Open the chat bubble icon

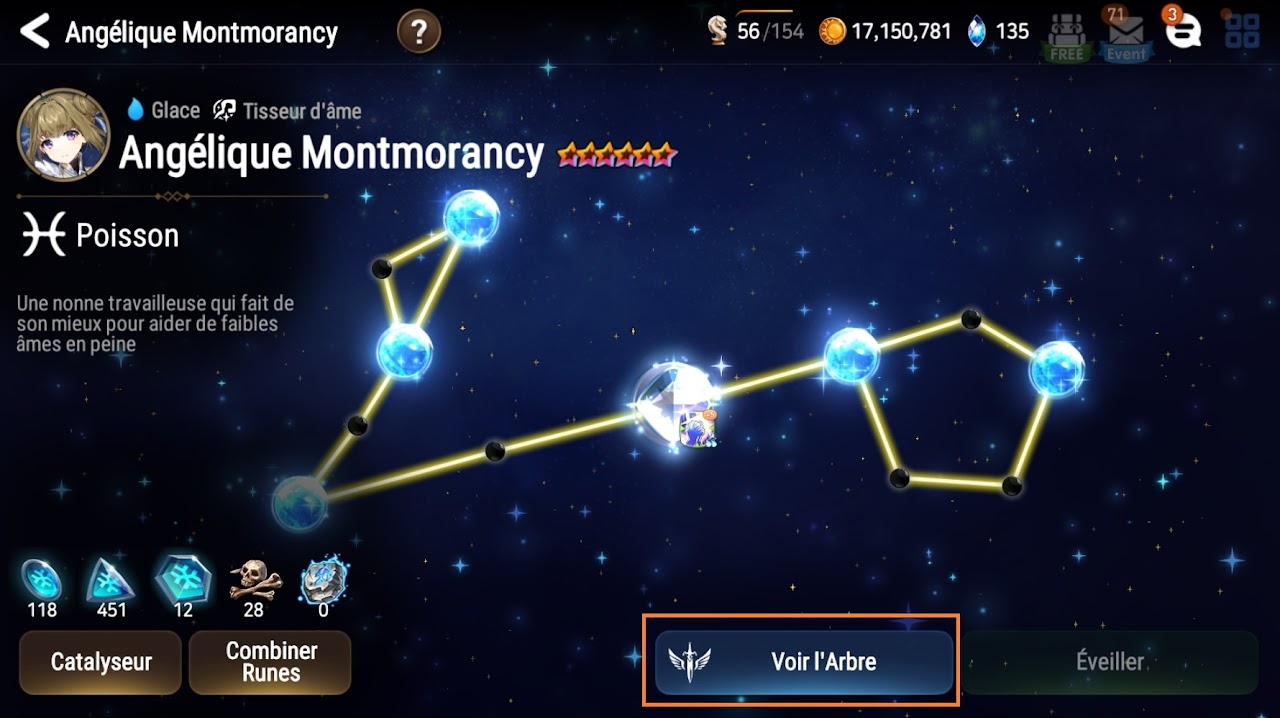[1183, 33]
